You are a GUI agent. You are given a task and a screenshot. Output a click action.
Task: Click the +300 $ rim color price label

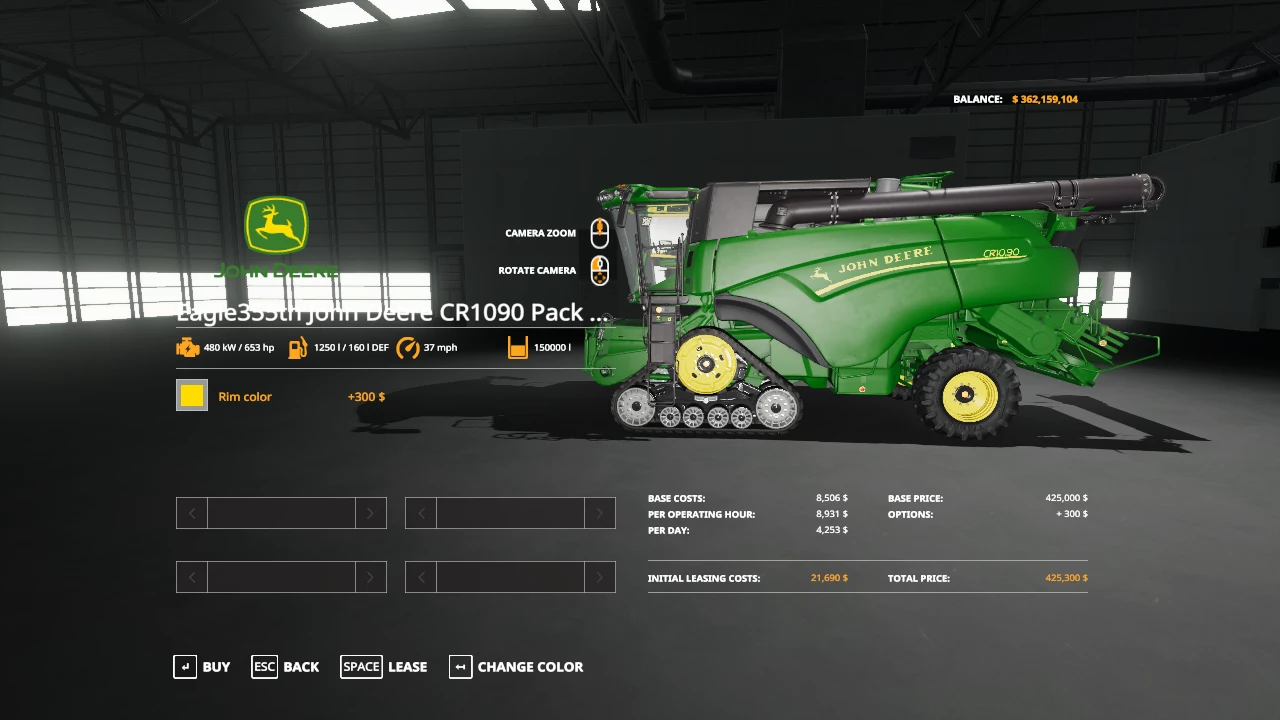click(366, 396)
